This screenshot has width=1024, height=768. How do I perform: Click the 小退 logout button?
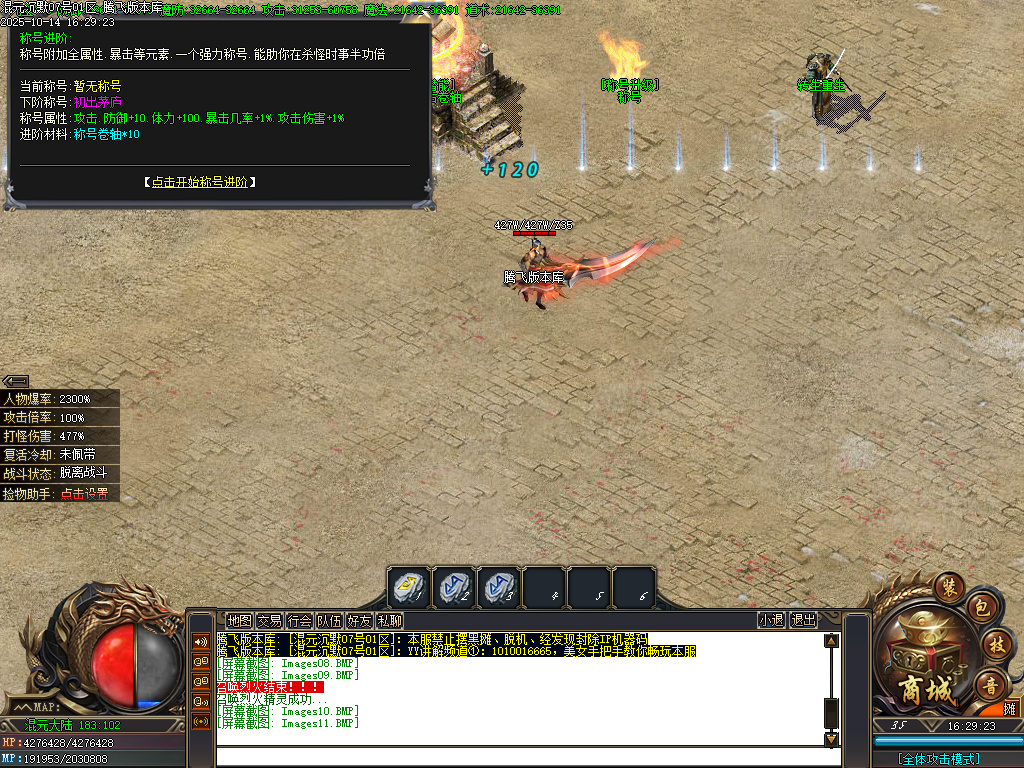pyautogui.click(x=771, y=620)
